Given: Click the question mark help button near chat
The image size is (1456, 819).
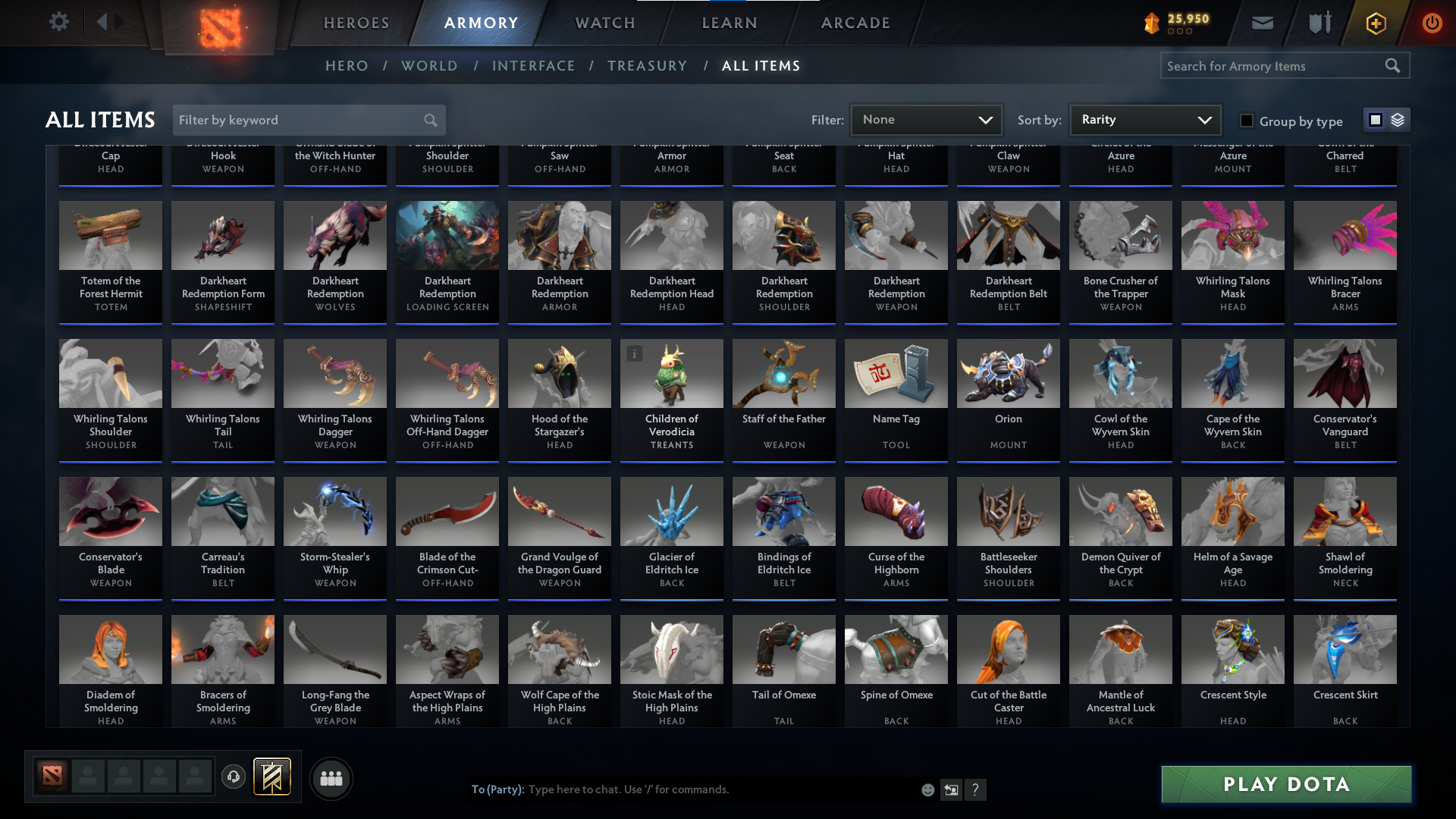Looking at the screenshot, I should [976, 789].
